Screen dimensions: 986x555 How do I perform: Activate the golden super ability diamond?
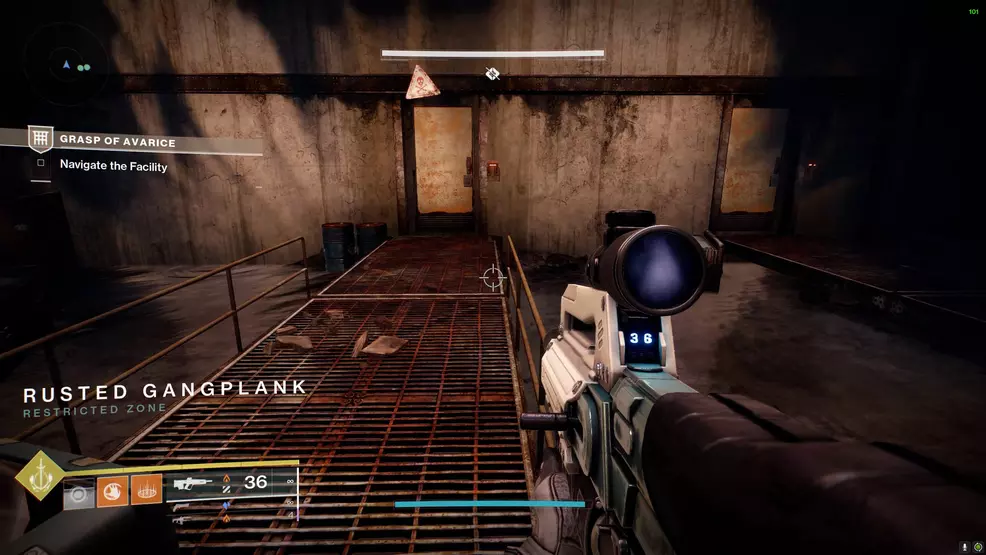click(39, 479)
